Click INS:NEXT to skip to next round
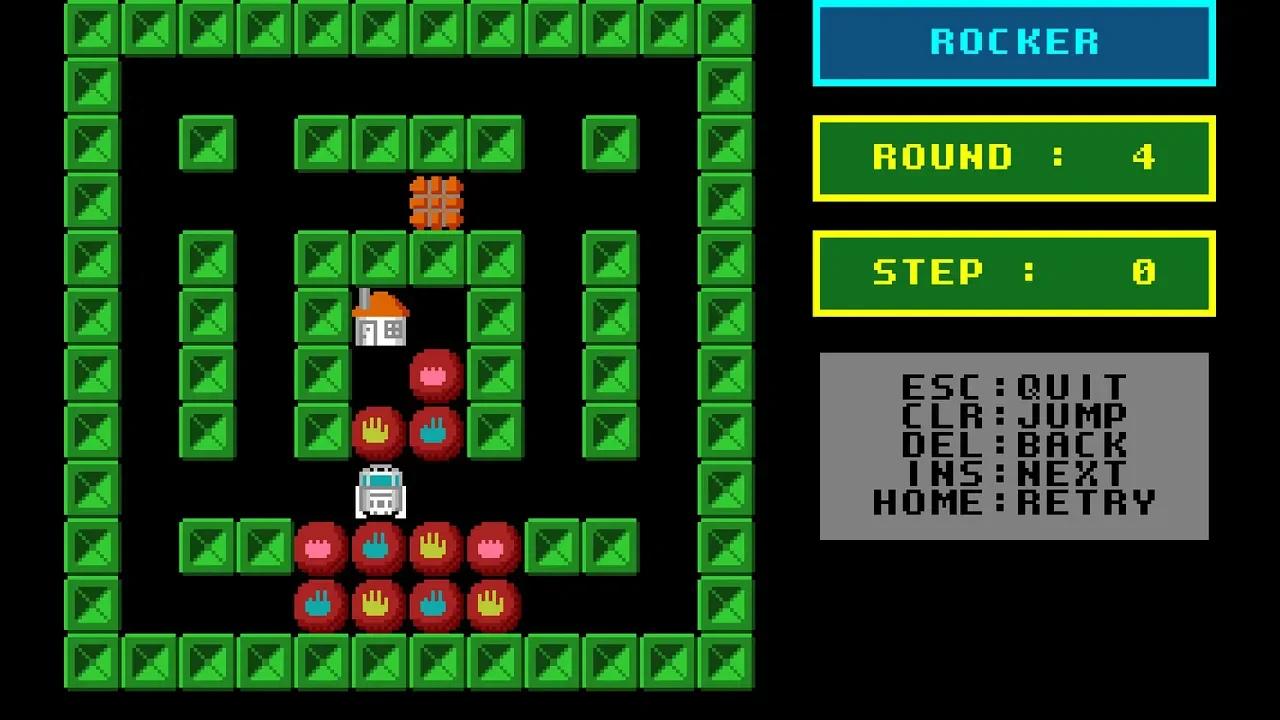1280x720 pixels. (x=1013, y=474)
